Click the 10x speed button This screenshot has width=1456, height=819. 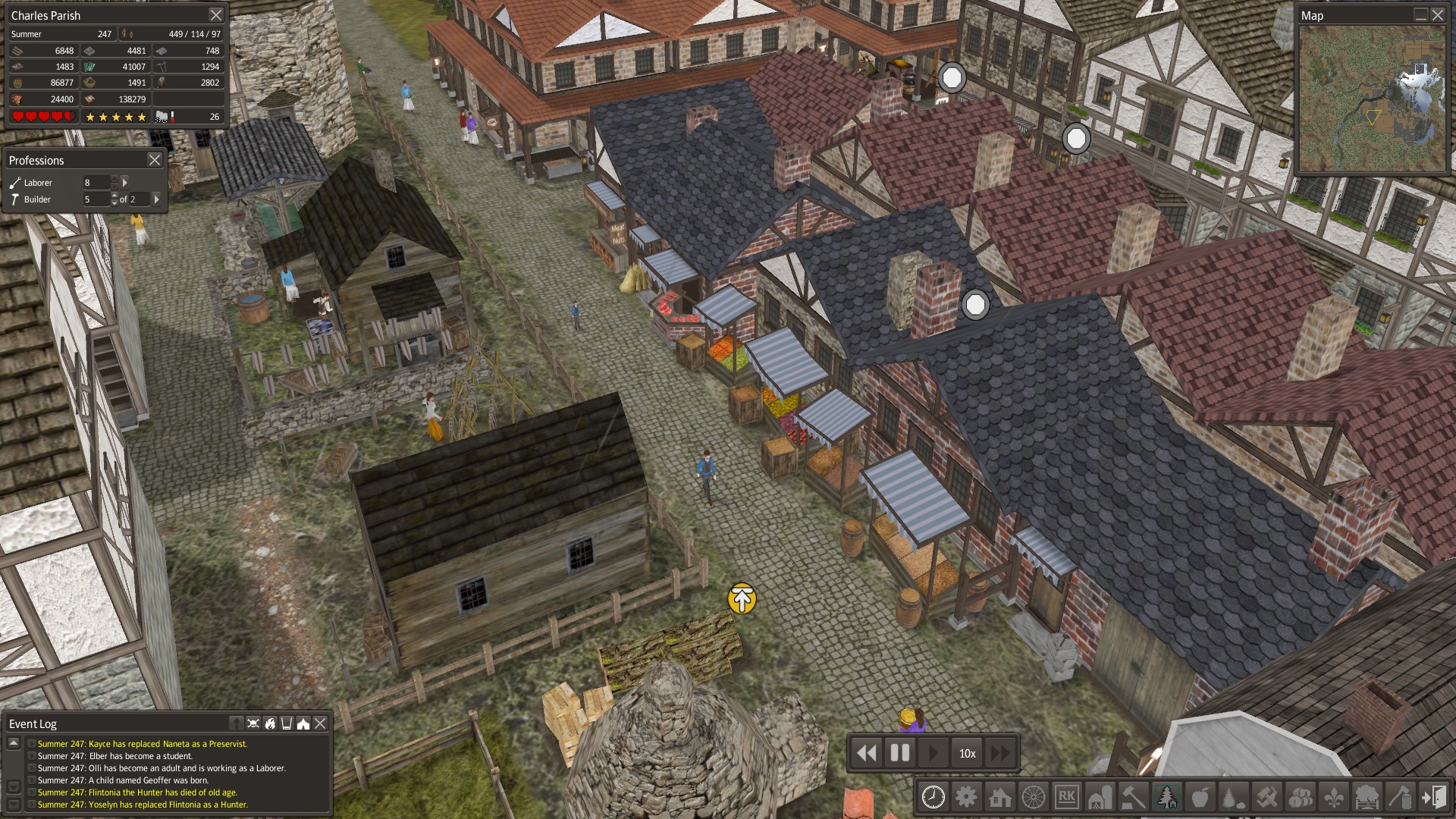click(x=968, y=753)
